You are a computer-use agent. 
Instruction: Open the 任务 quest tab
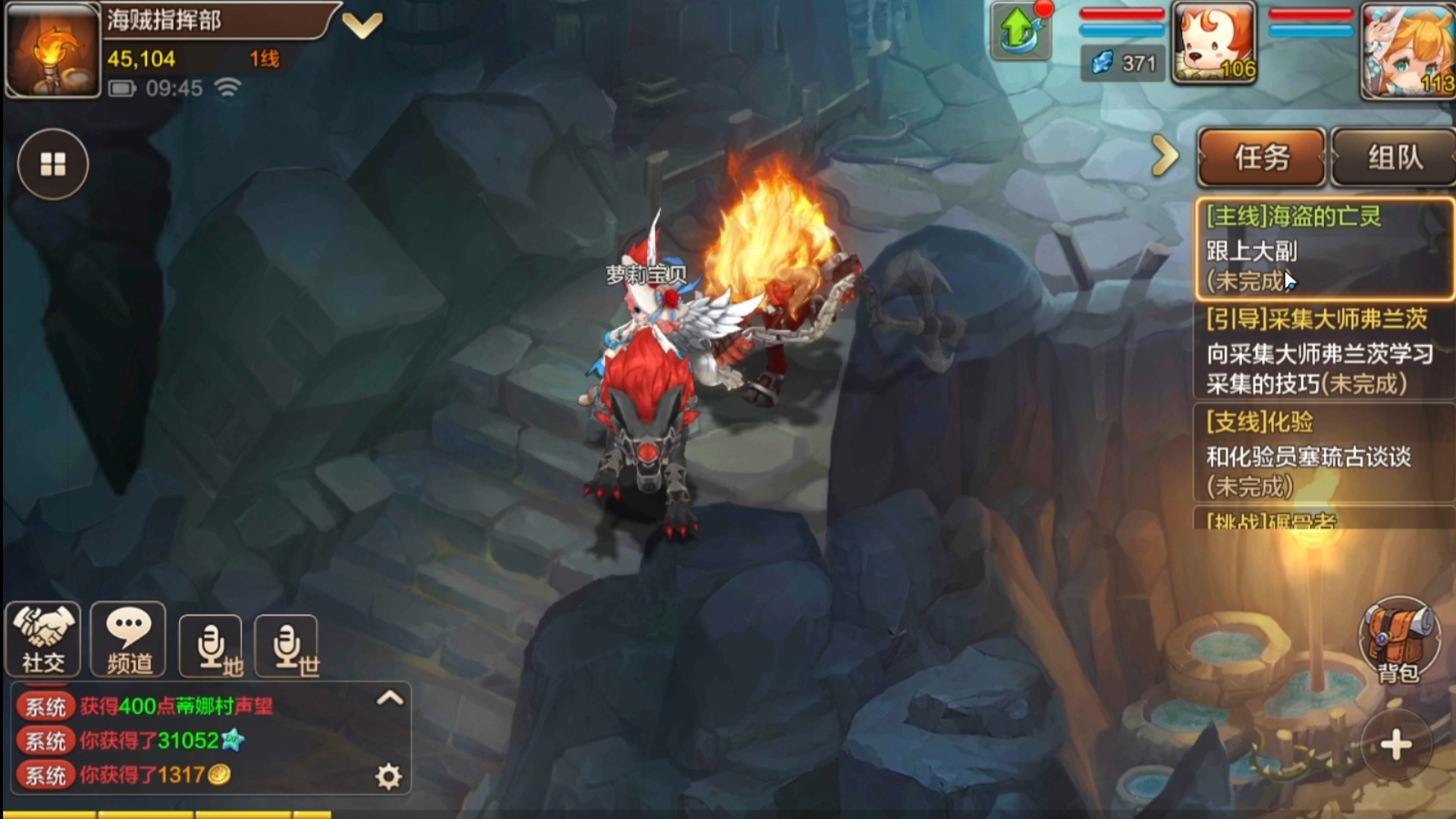tap(1262, 158)
